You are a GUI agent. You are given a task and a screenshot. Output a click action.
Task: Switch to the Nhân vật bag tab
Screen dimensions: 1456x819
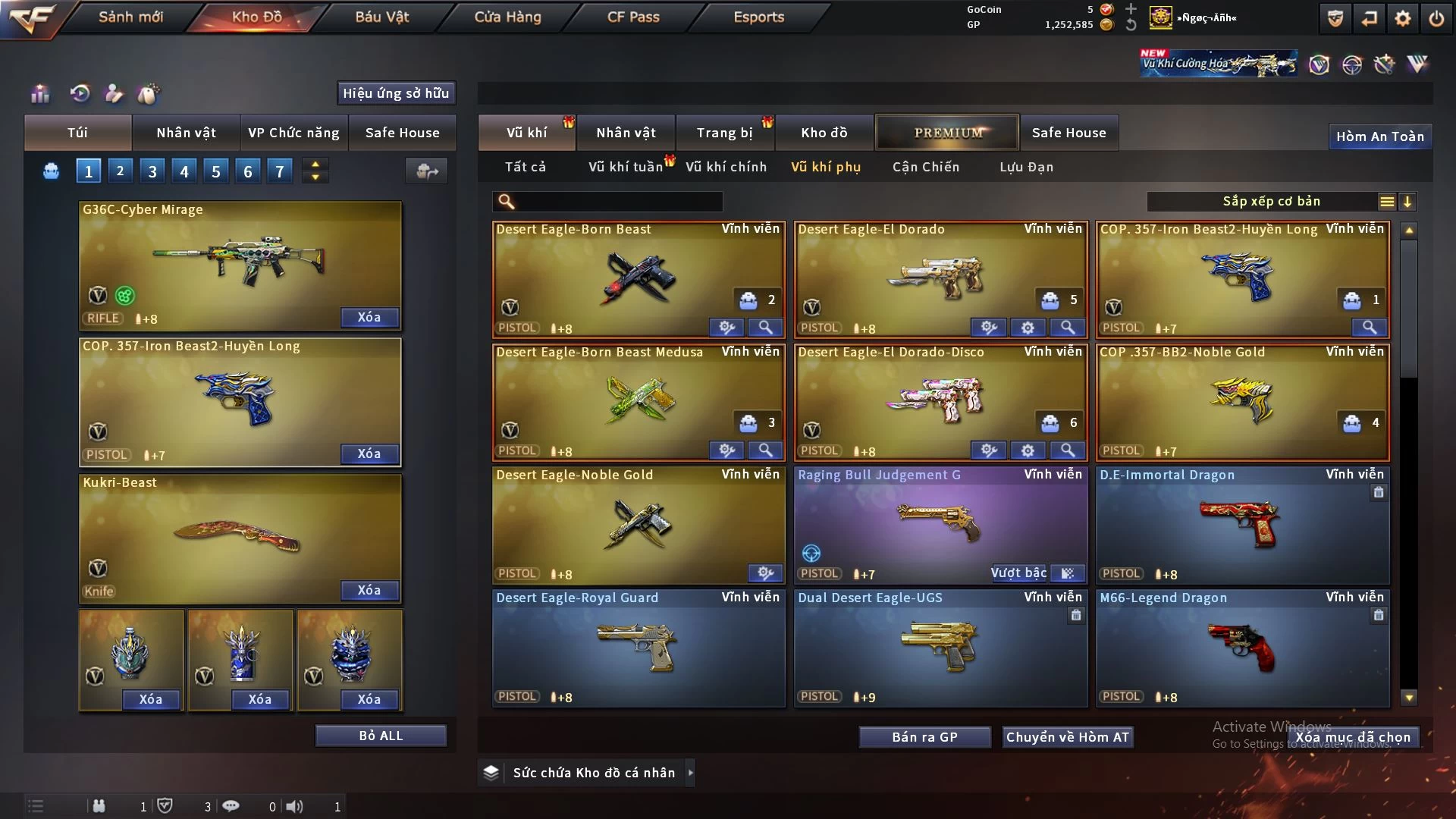186,133
